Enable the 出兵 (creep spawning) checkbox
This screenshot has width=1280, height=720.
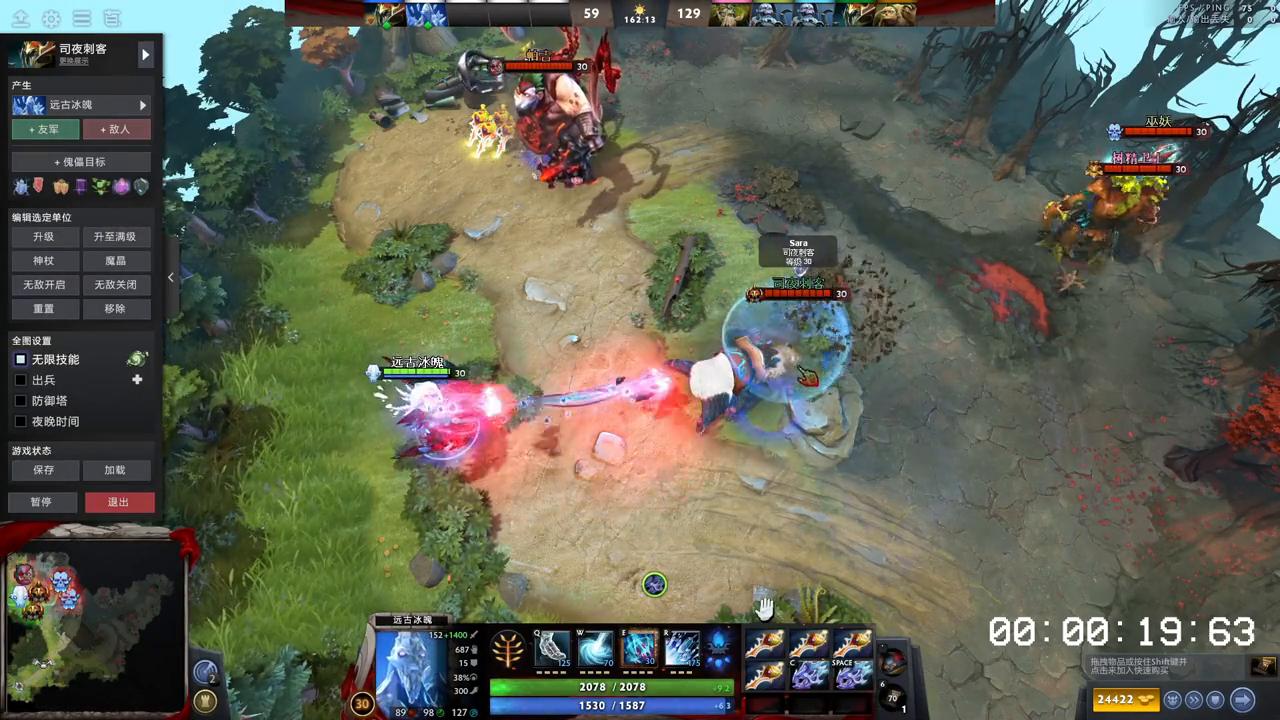point(22,380)
